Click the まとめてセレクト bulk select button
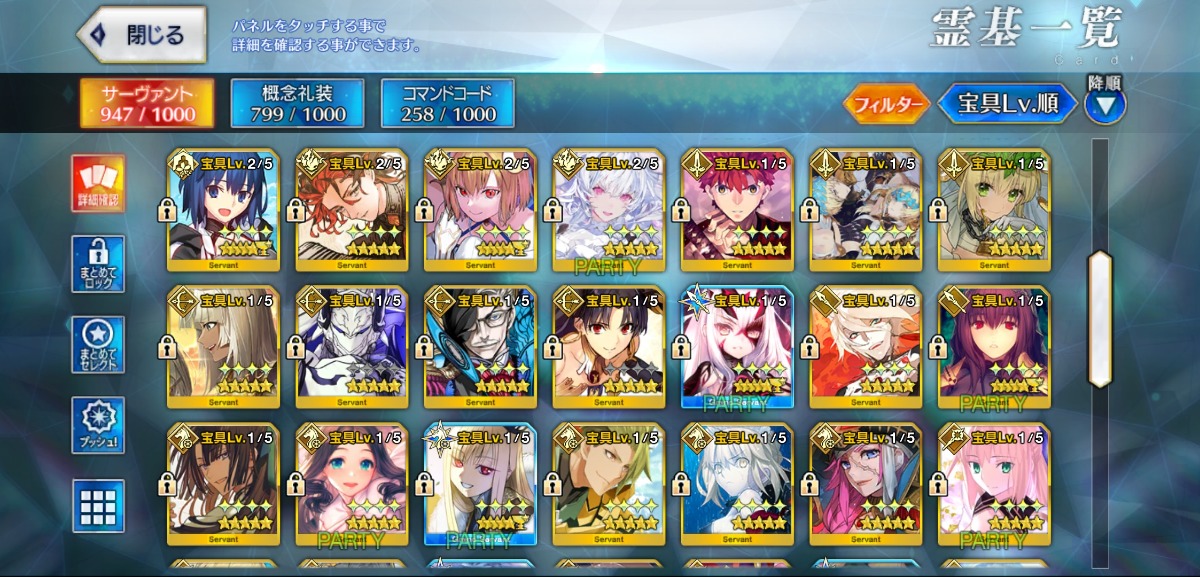This screenshot has height=577, width=1200. tap(98, 345)
